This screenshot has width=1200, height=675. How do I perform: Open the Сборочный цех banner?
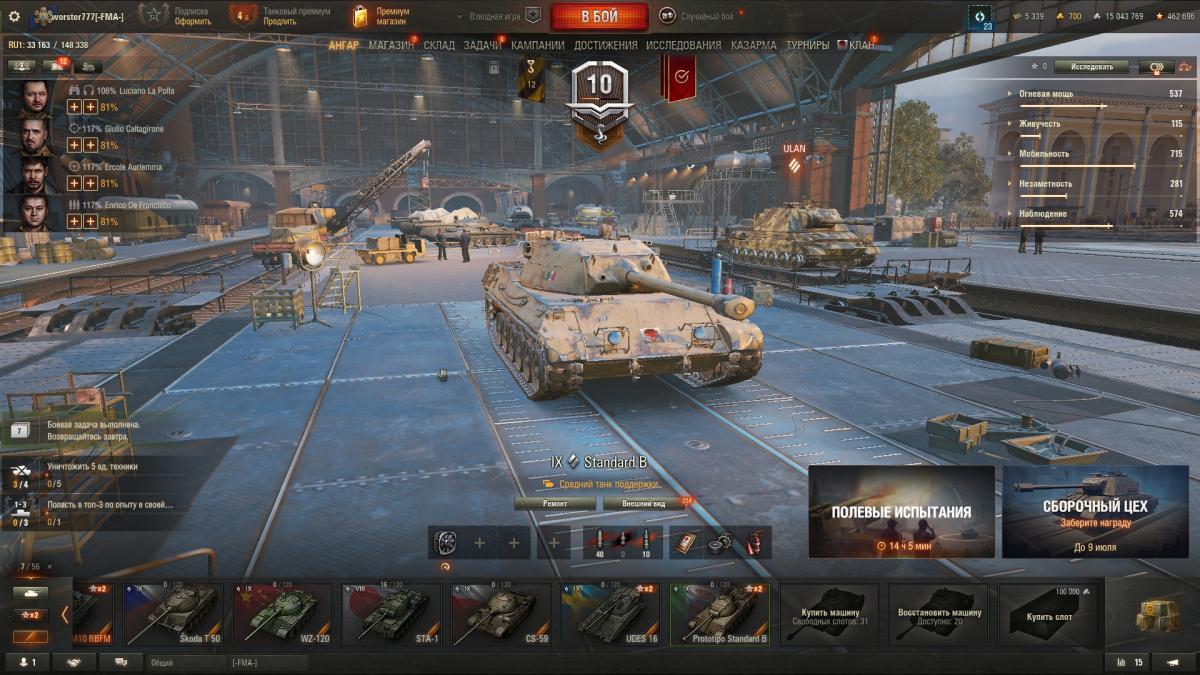(1095, 511)
